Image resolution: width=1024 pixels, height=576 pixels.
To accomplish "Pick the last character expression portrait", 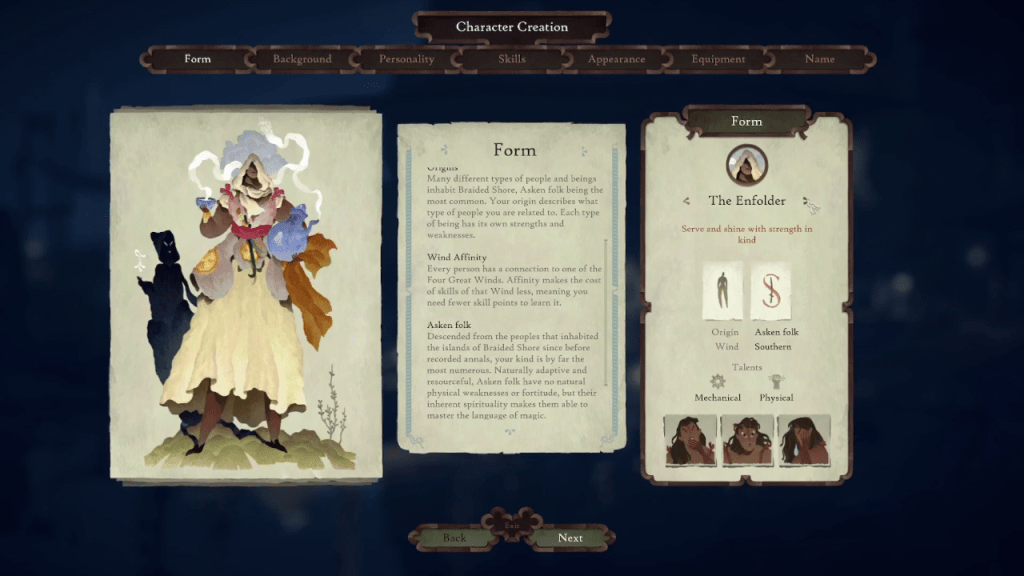I will coord(804,440).
